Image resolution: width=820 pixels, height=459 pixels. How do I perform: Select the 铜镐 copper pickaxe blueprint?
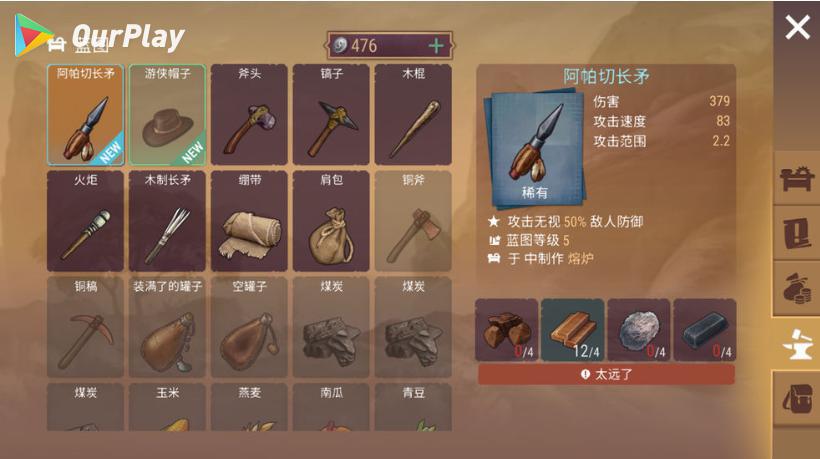point(86,327)
